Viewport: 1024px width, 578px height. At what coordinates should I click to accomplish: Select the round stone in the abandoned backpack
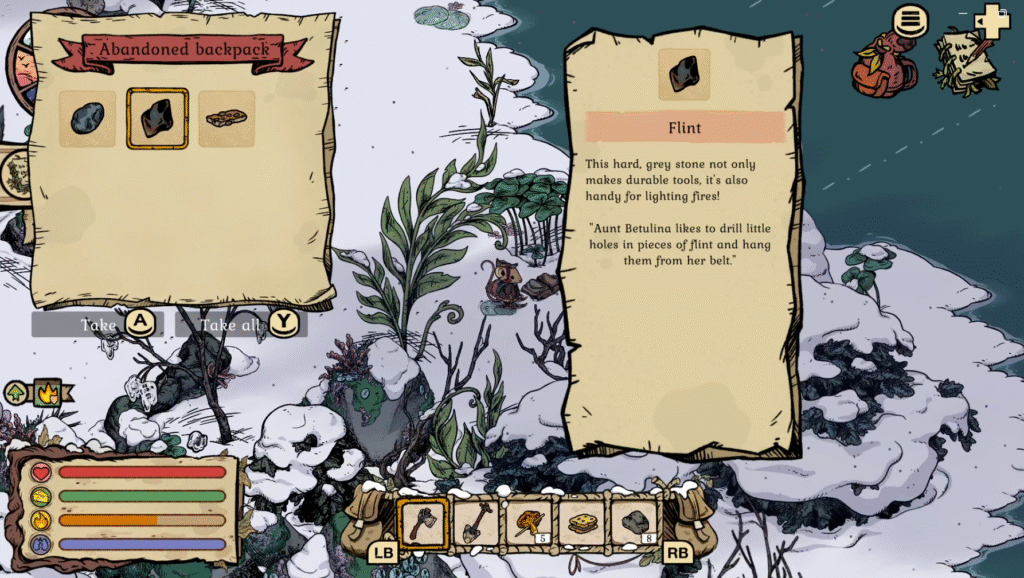(x=87, y=119)
